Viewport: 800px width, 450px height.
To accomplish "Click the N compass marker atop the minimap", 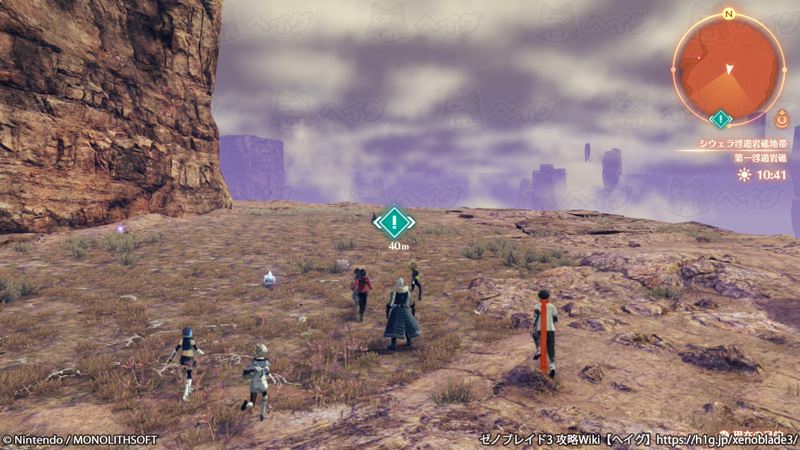I will click(x=729, y=14).
